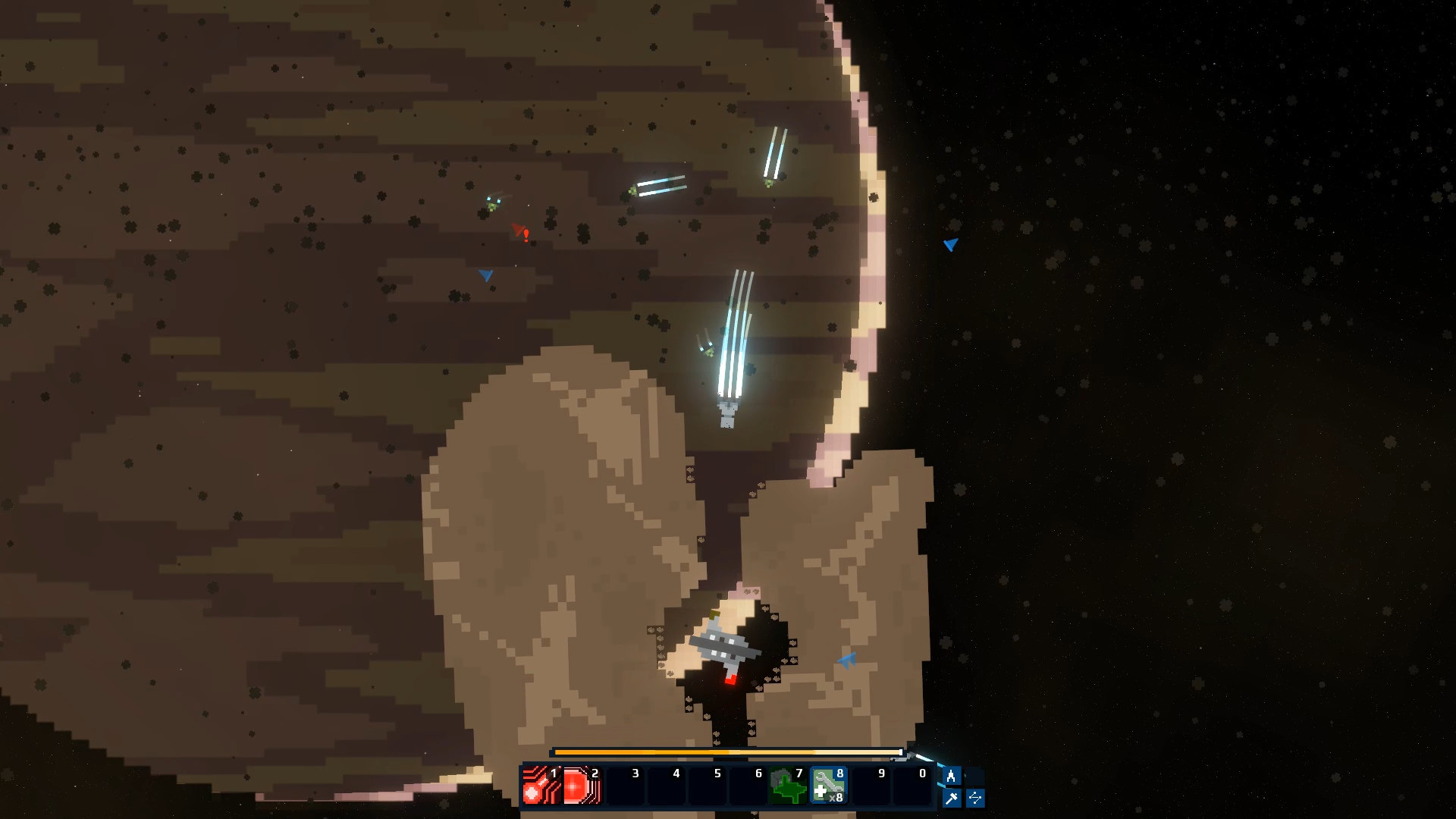
Task: Click the blue arrow waypoint marker on the right
Action: (x=950, y=245)
